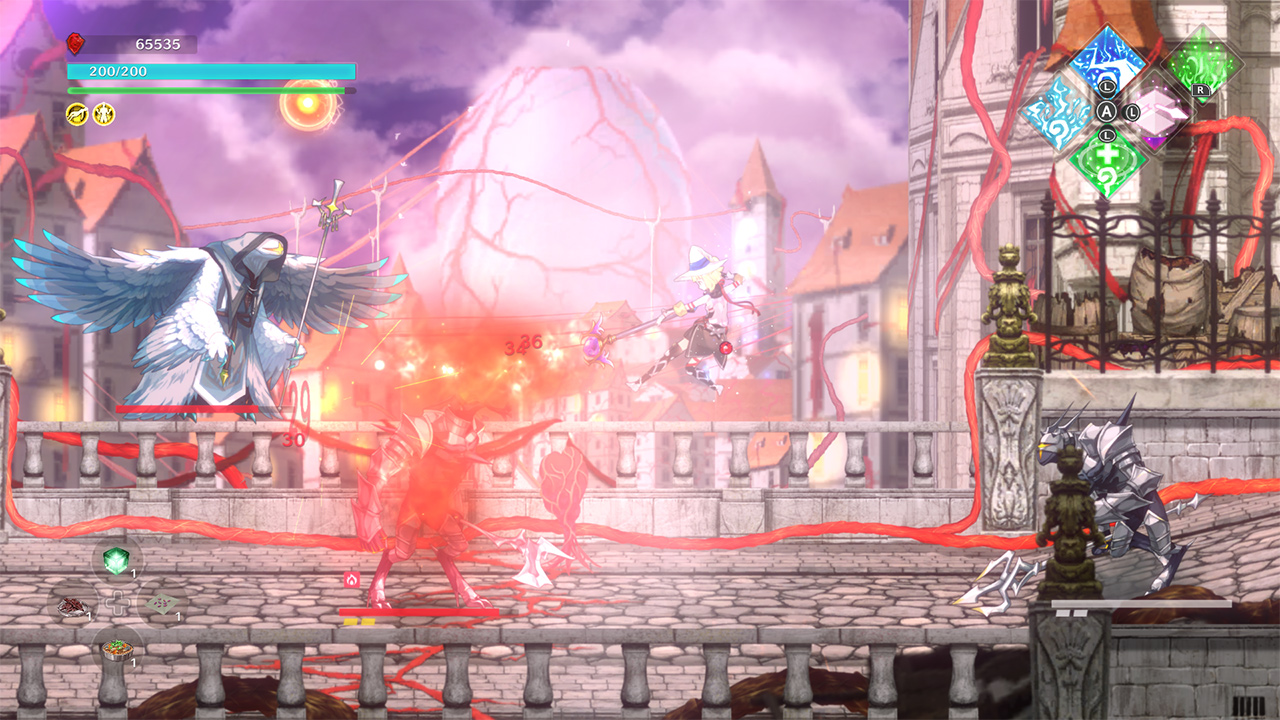Select the meat skewer plate item
This screenshot has height=720, width=1280.
coord(73,605)
